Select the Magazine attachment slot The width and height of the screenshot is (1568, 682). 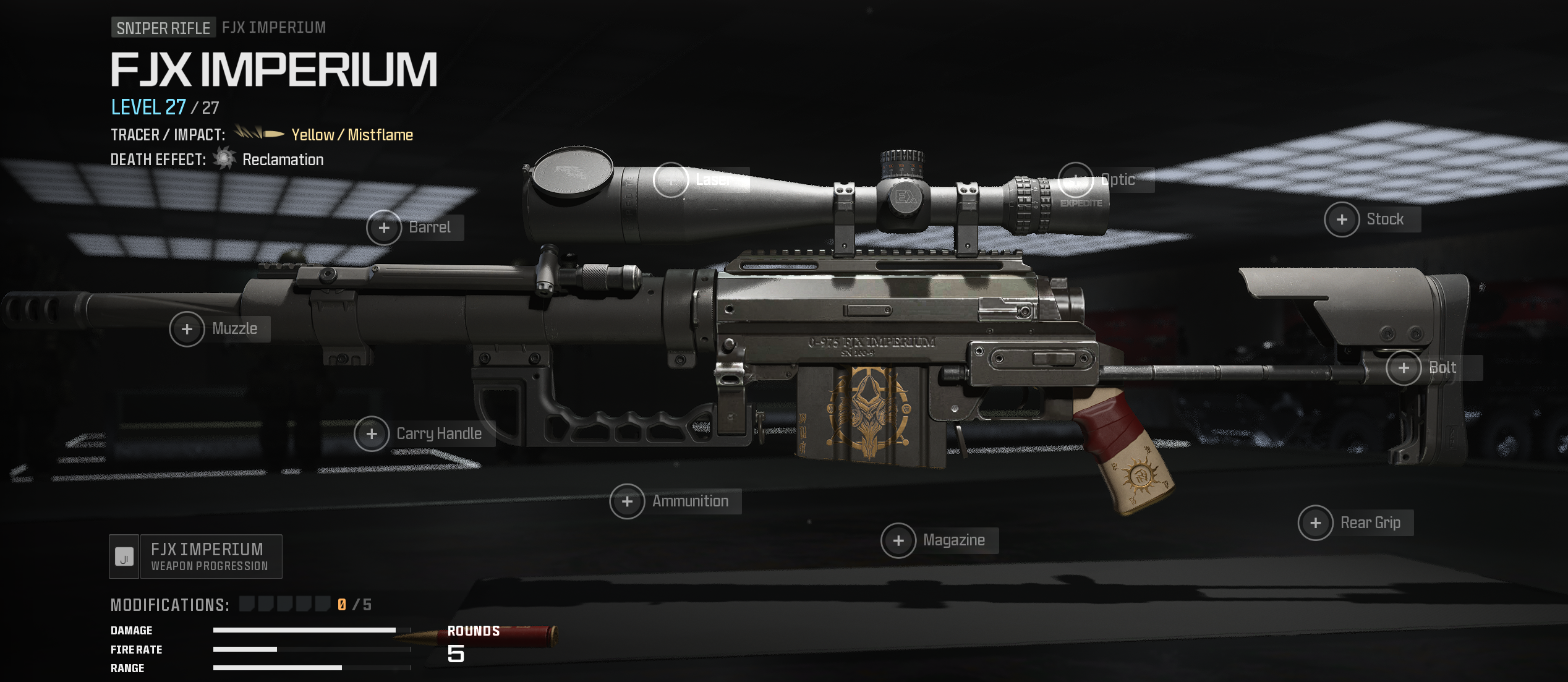pyautogui.click(x=899, y=541)
